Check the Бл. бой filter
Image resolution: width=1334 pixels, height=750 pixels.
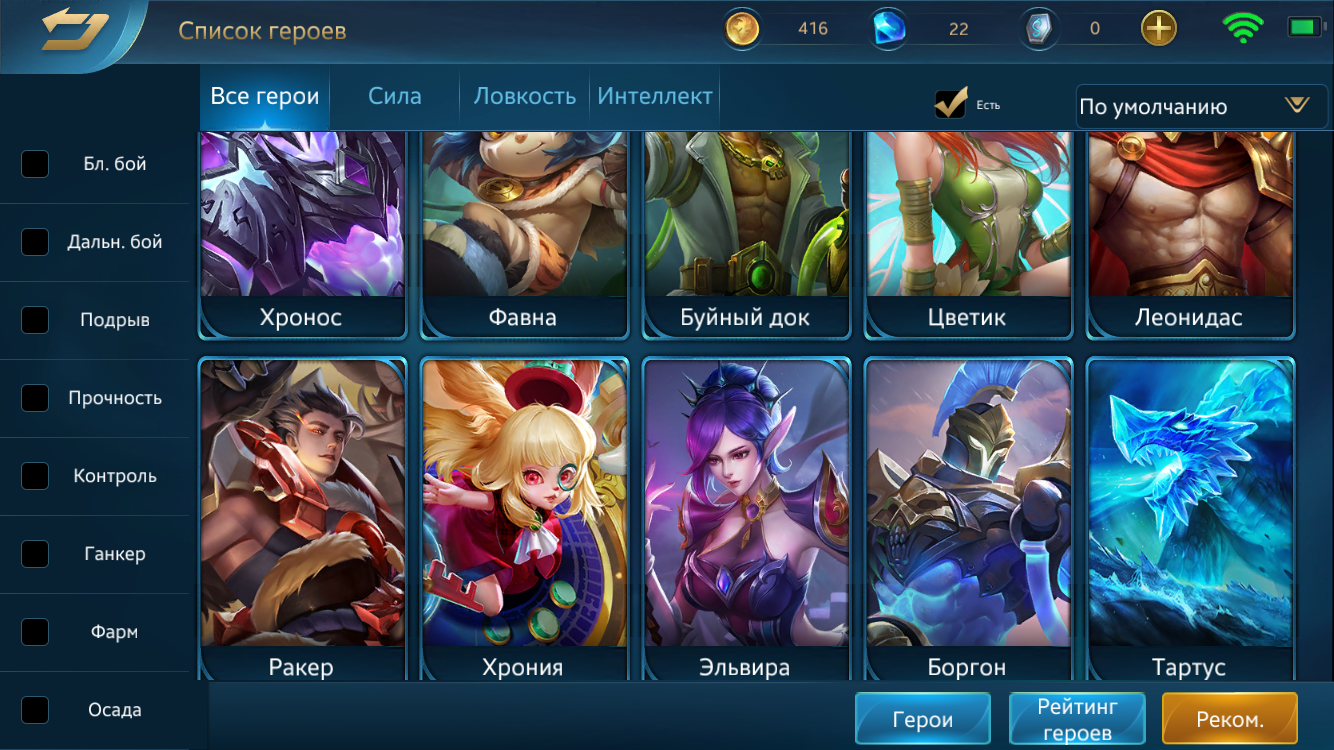click(x=35, y=164)
